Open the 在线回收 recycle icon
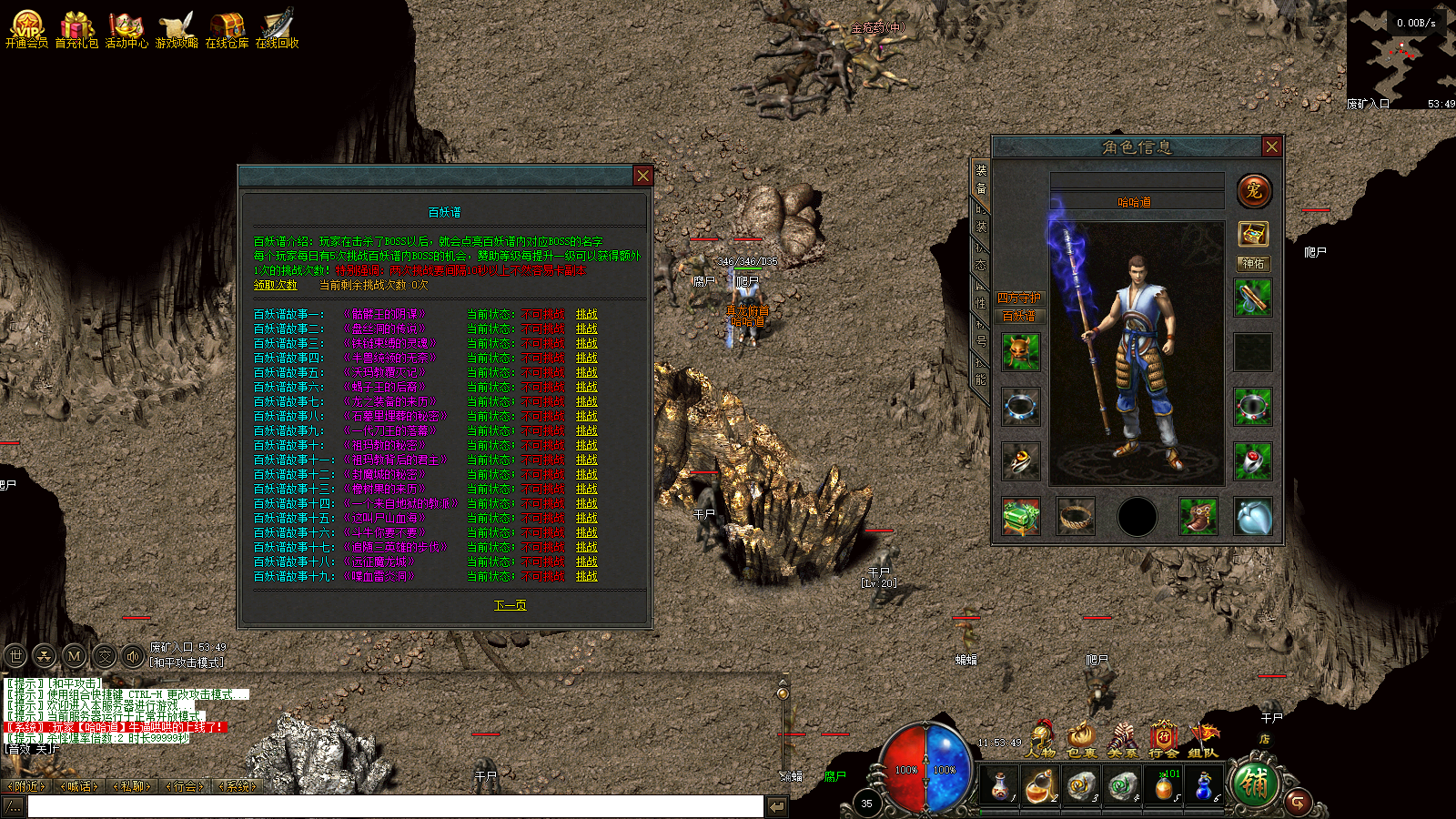Viewport: 1456px width, 819px height. tap(277, 29)
